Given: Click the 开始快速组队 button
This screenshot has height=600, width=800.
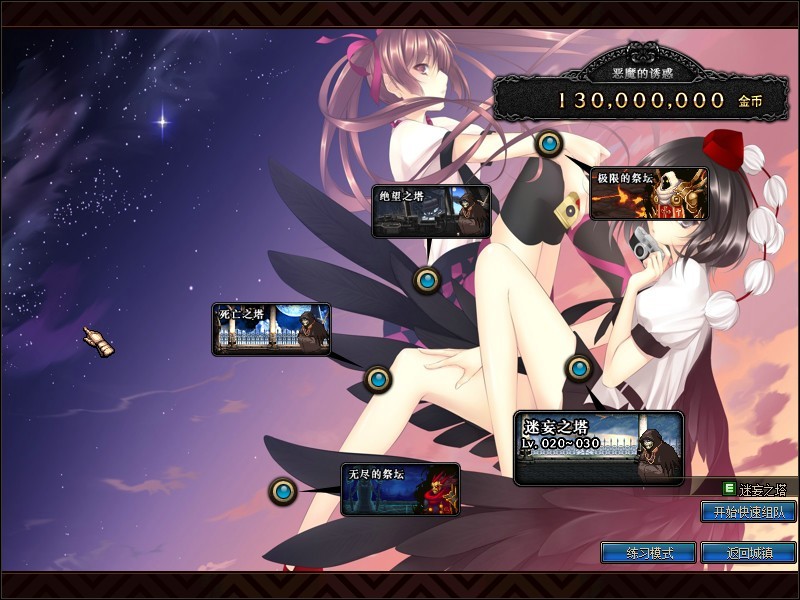Looking at the screenshot, I should (748, 512).
